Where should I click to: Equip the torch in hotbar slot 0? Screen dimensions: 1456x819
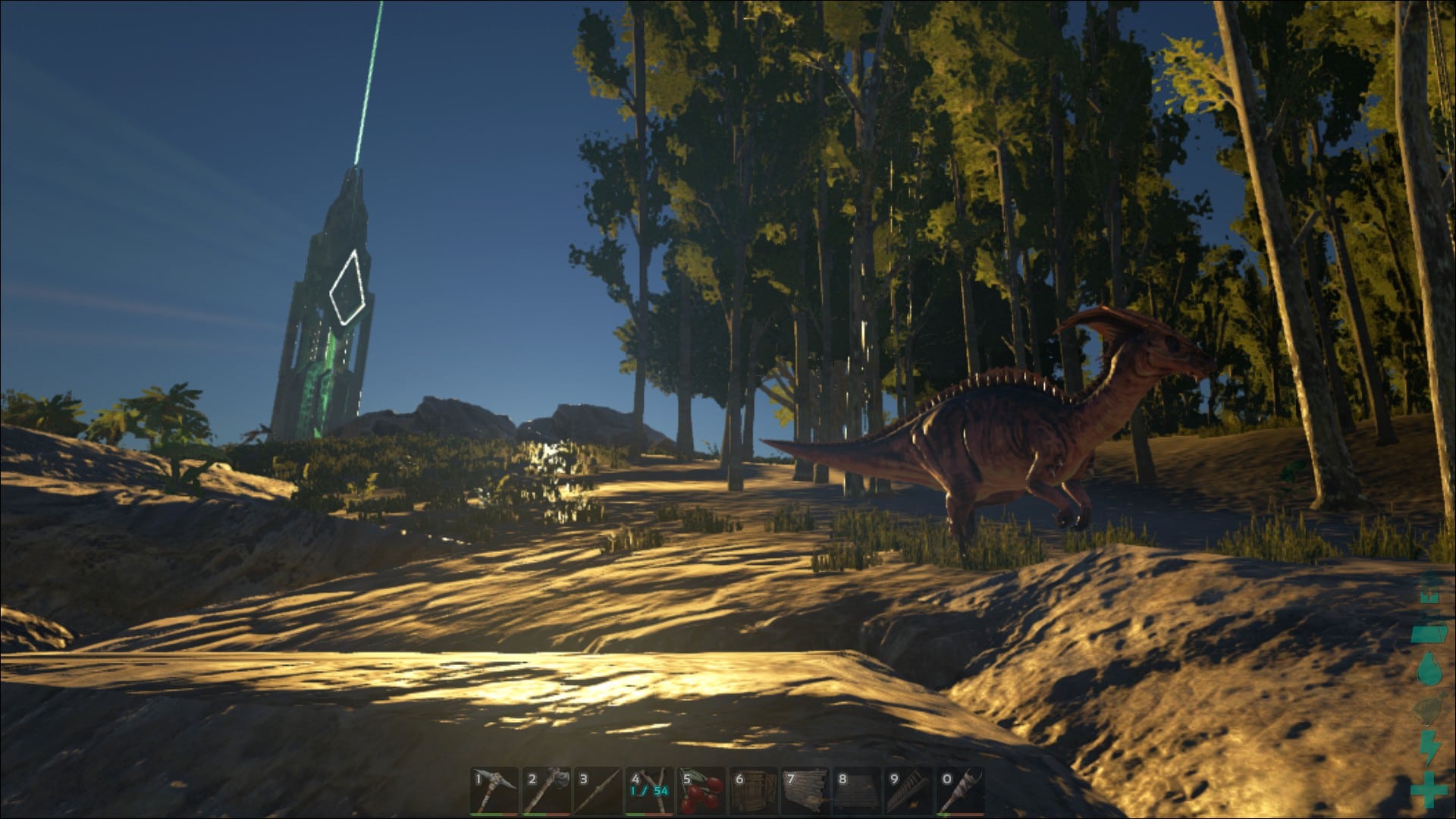(x=960, y=791)
